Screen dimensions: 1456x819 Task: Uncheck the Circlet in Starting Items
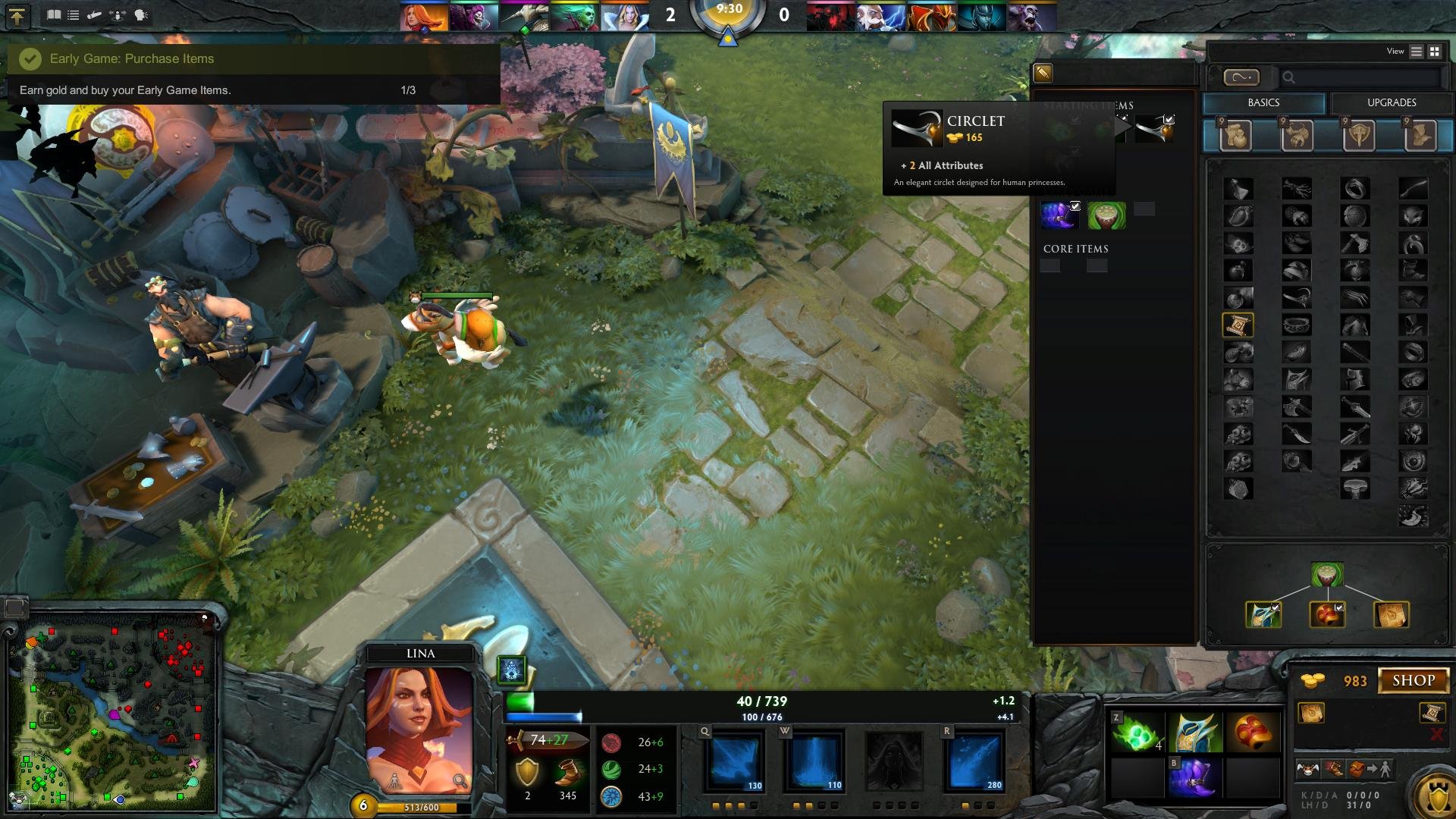1169,119
